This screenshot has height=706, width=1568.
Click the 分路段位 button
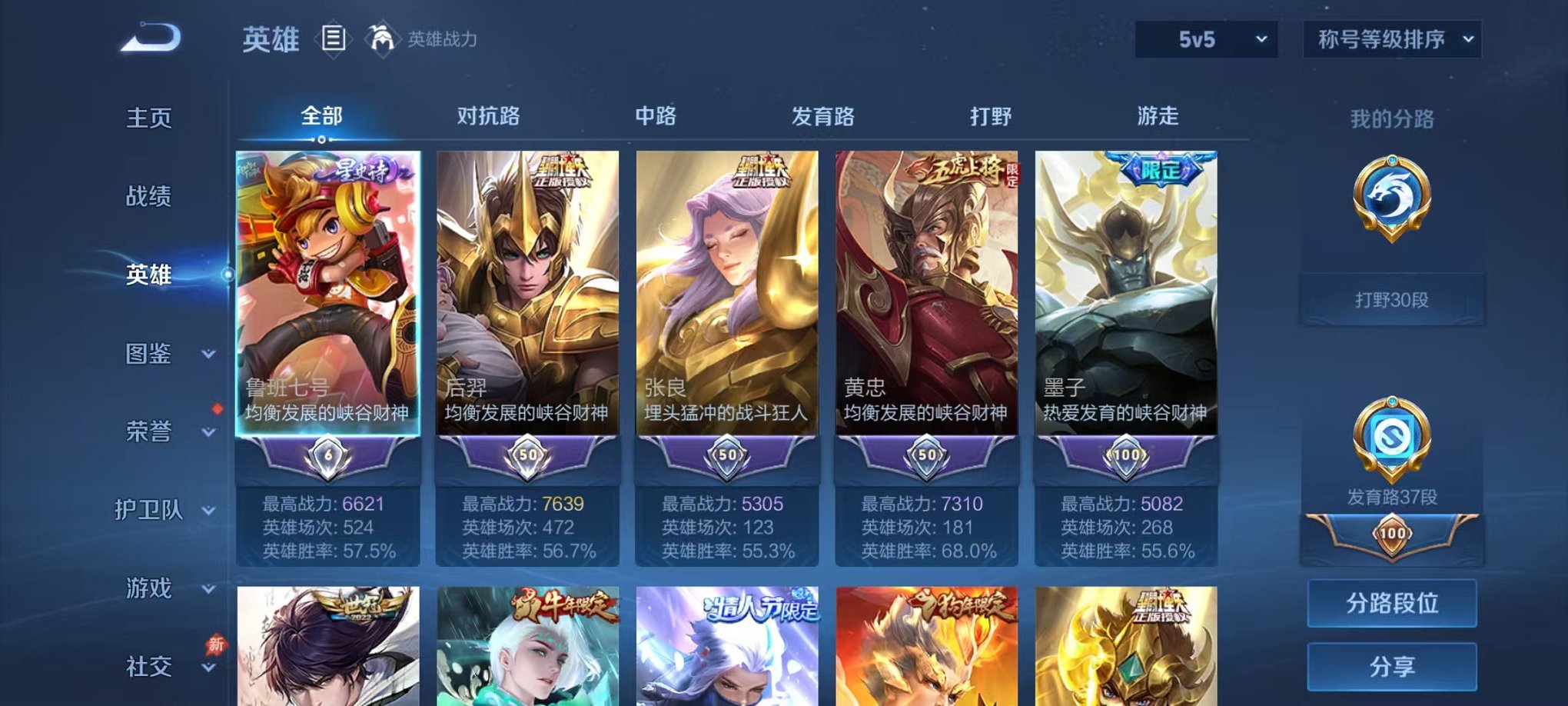pyautogui.click(x=1392, y=604)
